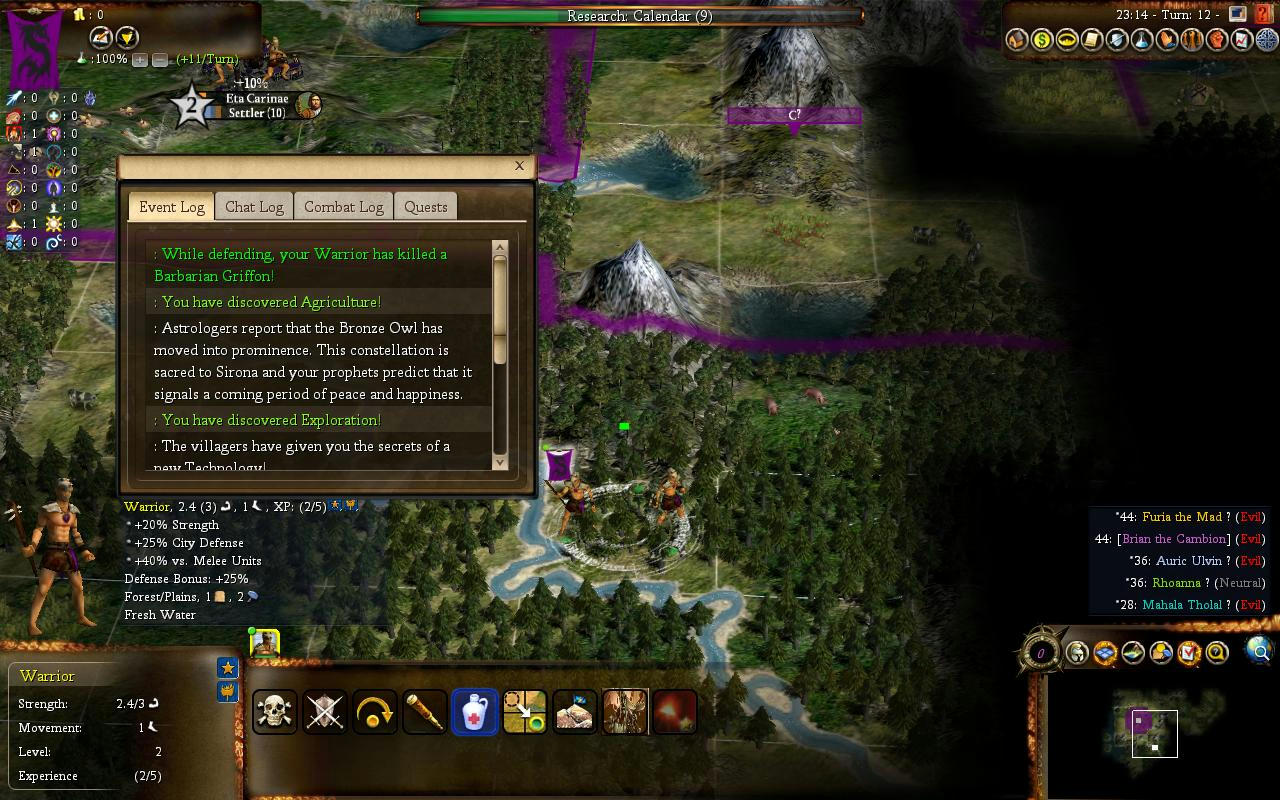Open the warrior promotion star button
This screenshot has height=800, width=1280.
(228, 668)
